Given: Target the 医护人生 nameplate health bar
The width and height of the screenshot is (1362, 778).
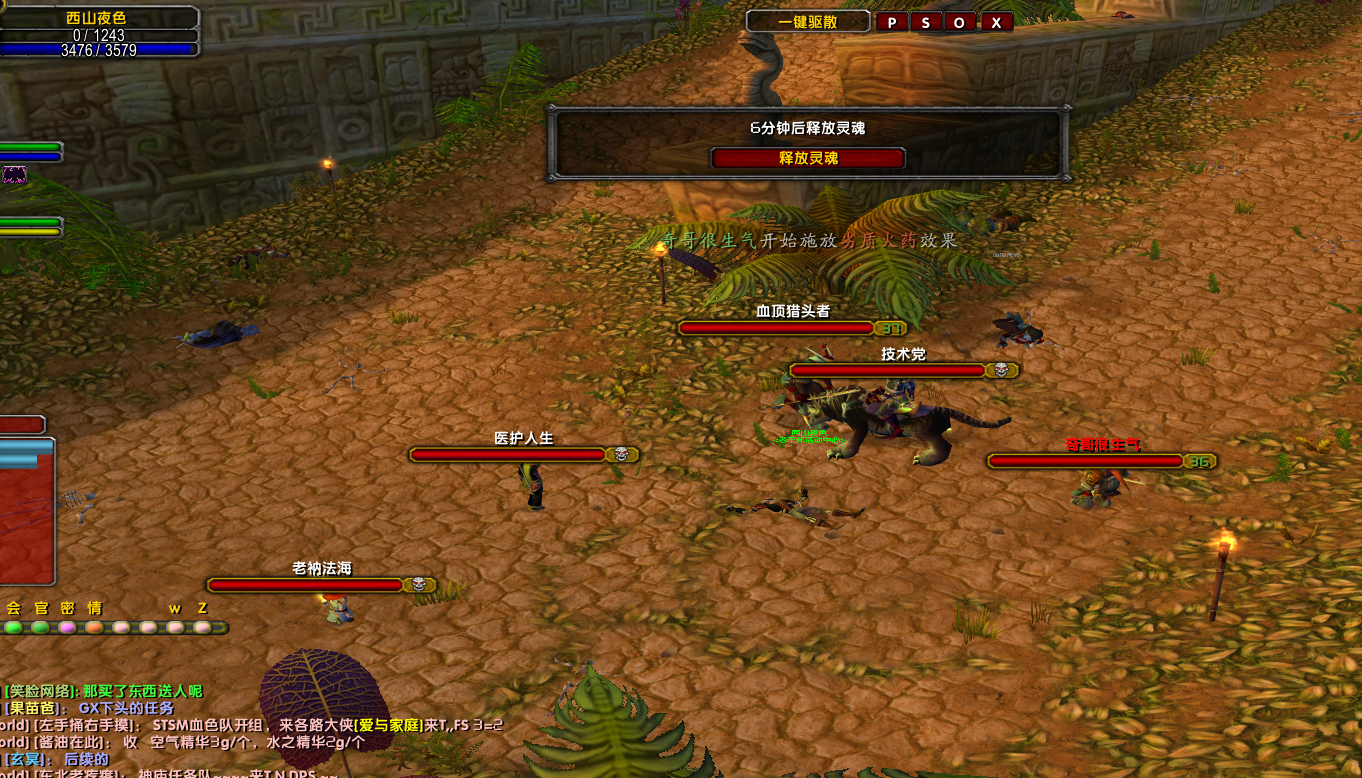Looking at the screenshot, I should pyautogui.click(x=508, y=455).
